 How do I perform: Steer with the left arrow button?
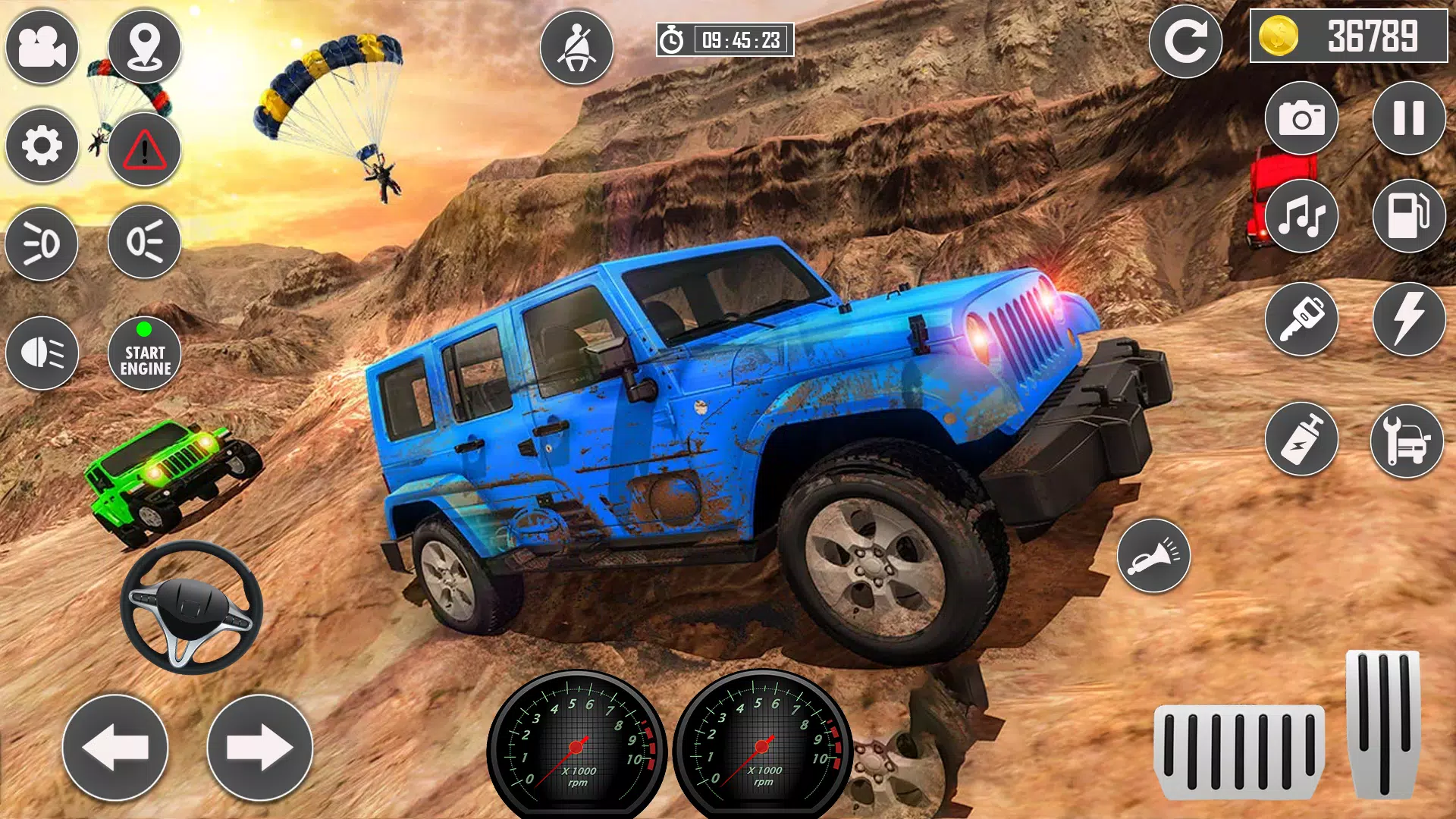(115, 748)
